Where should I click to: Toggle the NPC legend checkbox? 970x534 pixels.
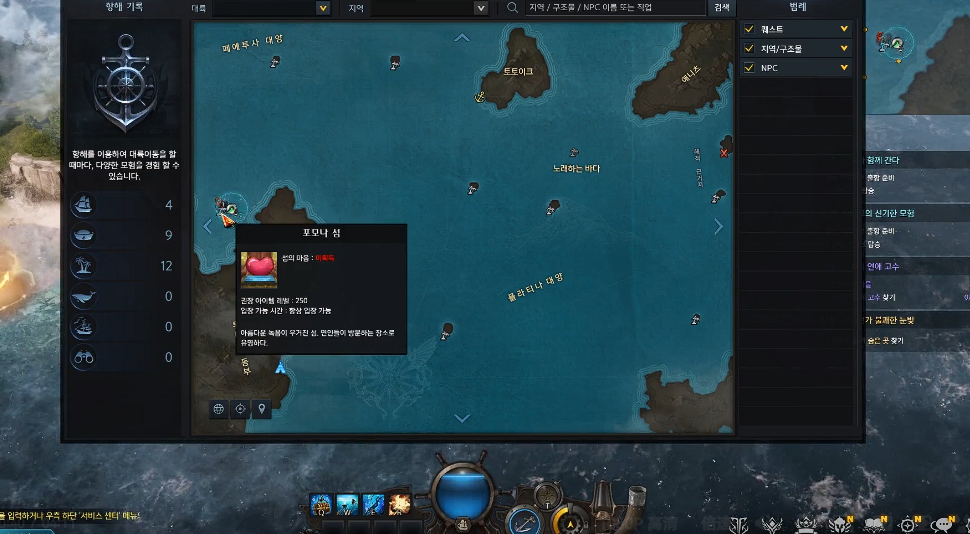click(751, 68)
